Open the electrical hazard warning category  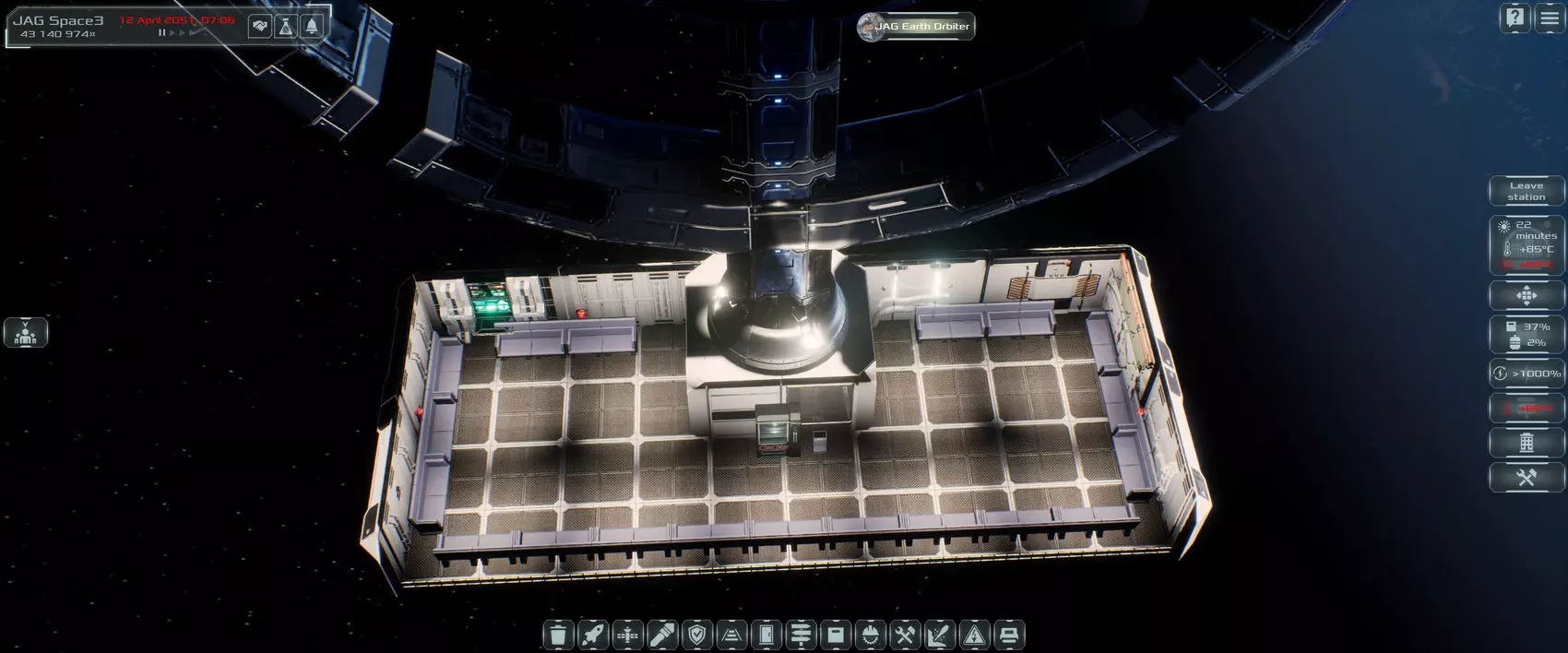coord(974,635)
